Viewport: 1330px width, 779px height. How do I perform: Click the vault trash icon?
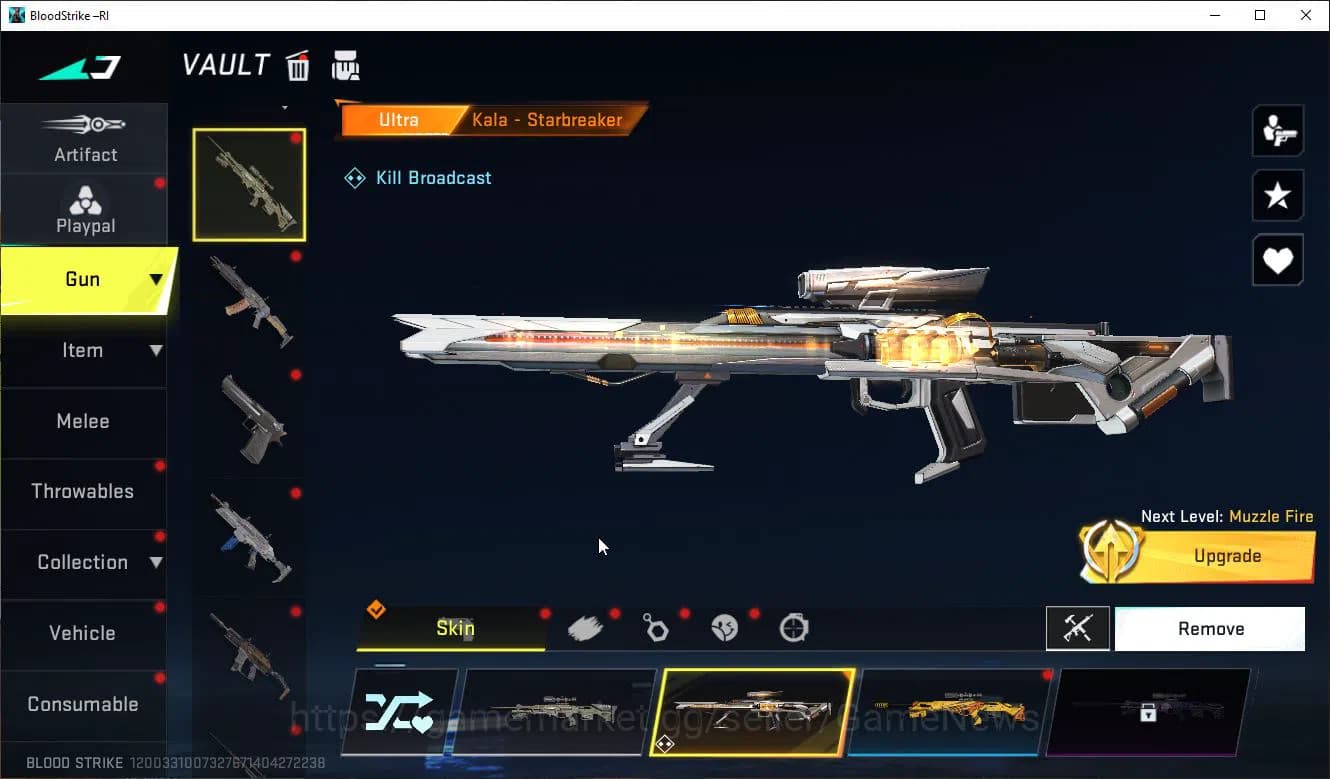(298, 64)
